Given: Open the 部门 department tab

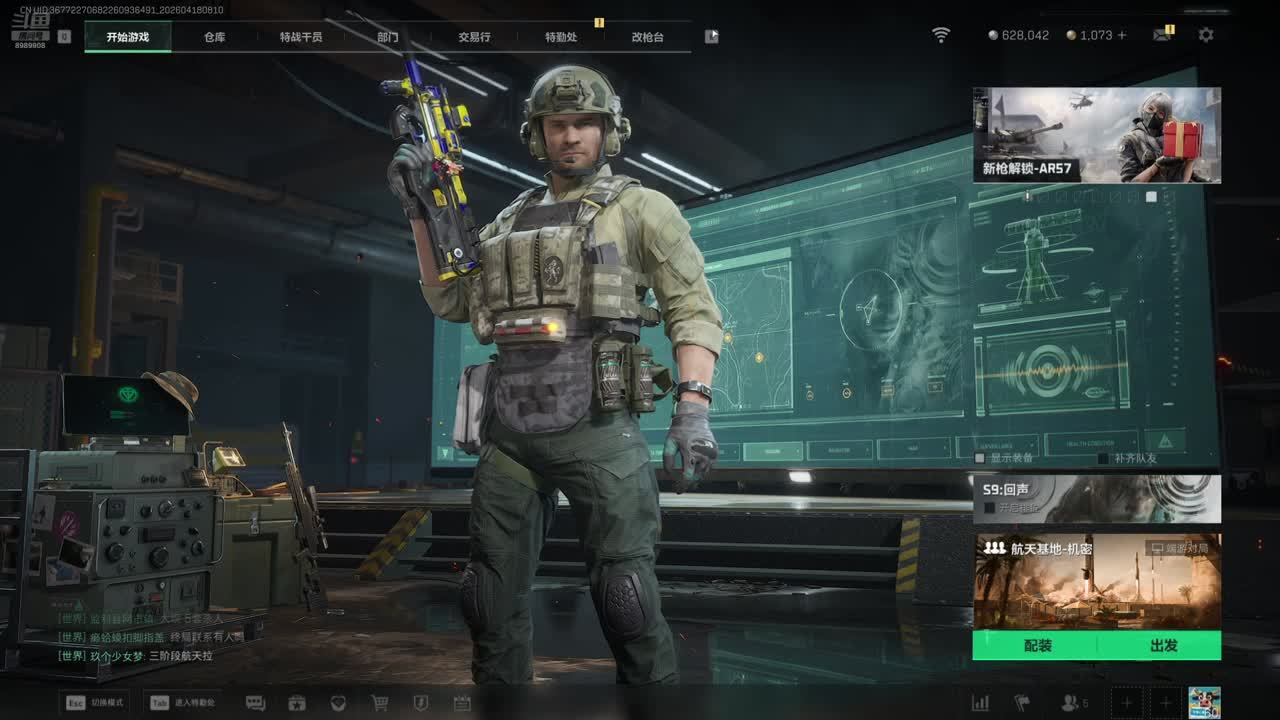Looking at the screenshot, I should point(388,37).
